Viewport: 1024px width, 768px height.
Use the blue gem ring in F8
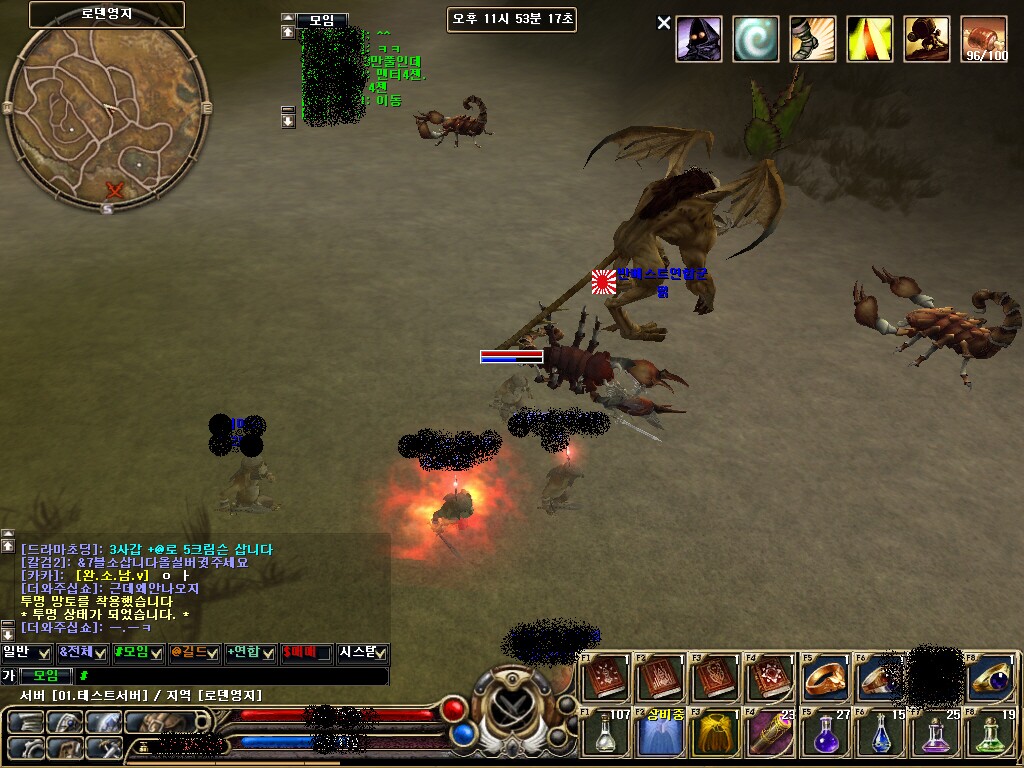click(x=991, y=678)
